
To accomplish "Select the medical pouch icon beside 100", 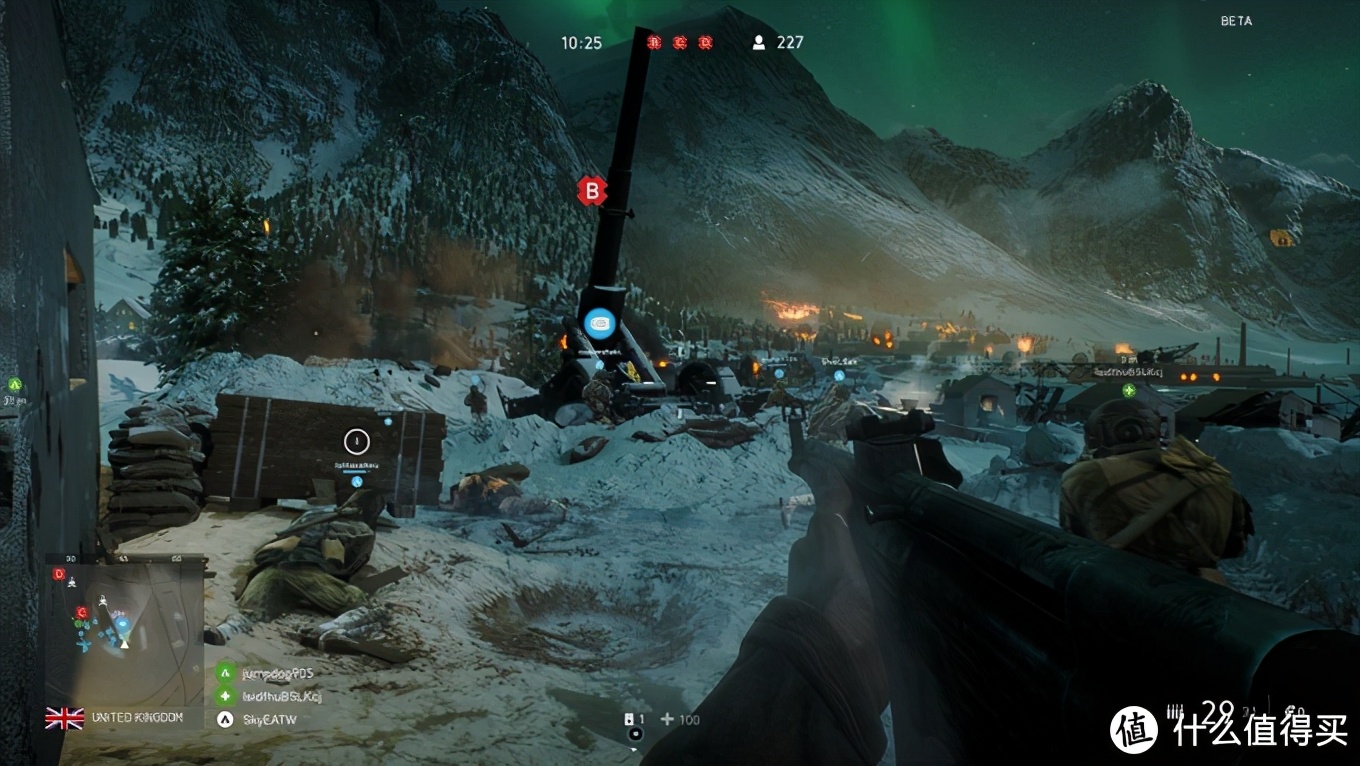I will [667, 720].
